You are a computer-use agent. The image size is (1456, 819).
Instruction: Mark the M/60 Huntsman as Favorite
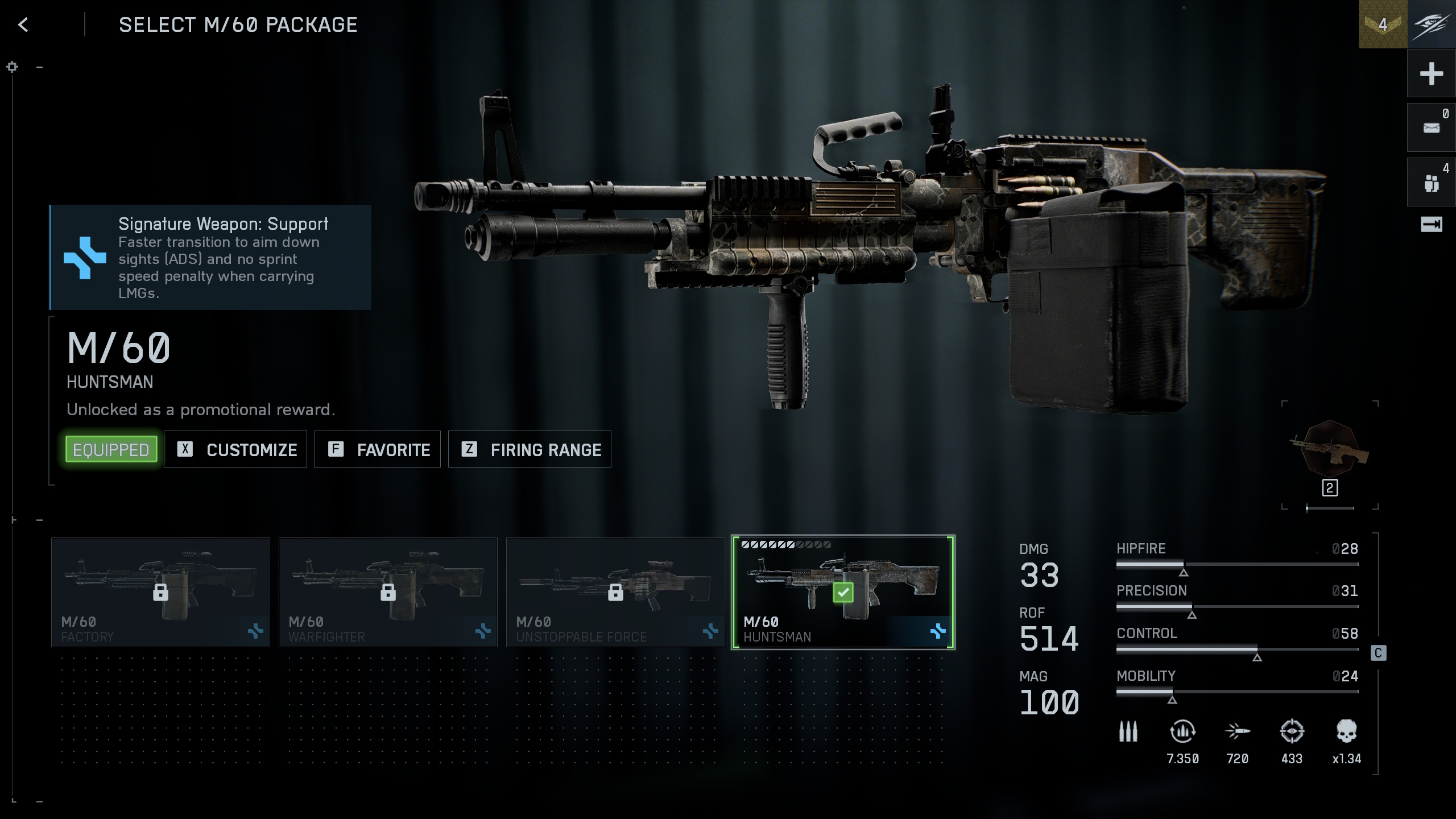[x=378, y=449]
